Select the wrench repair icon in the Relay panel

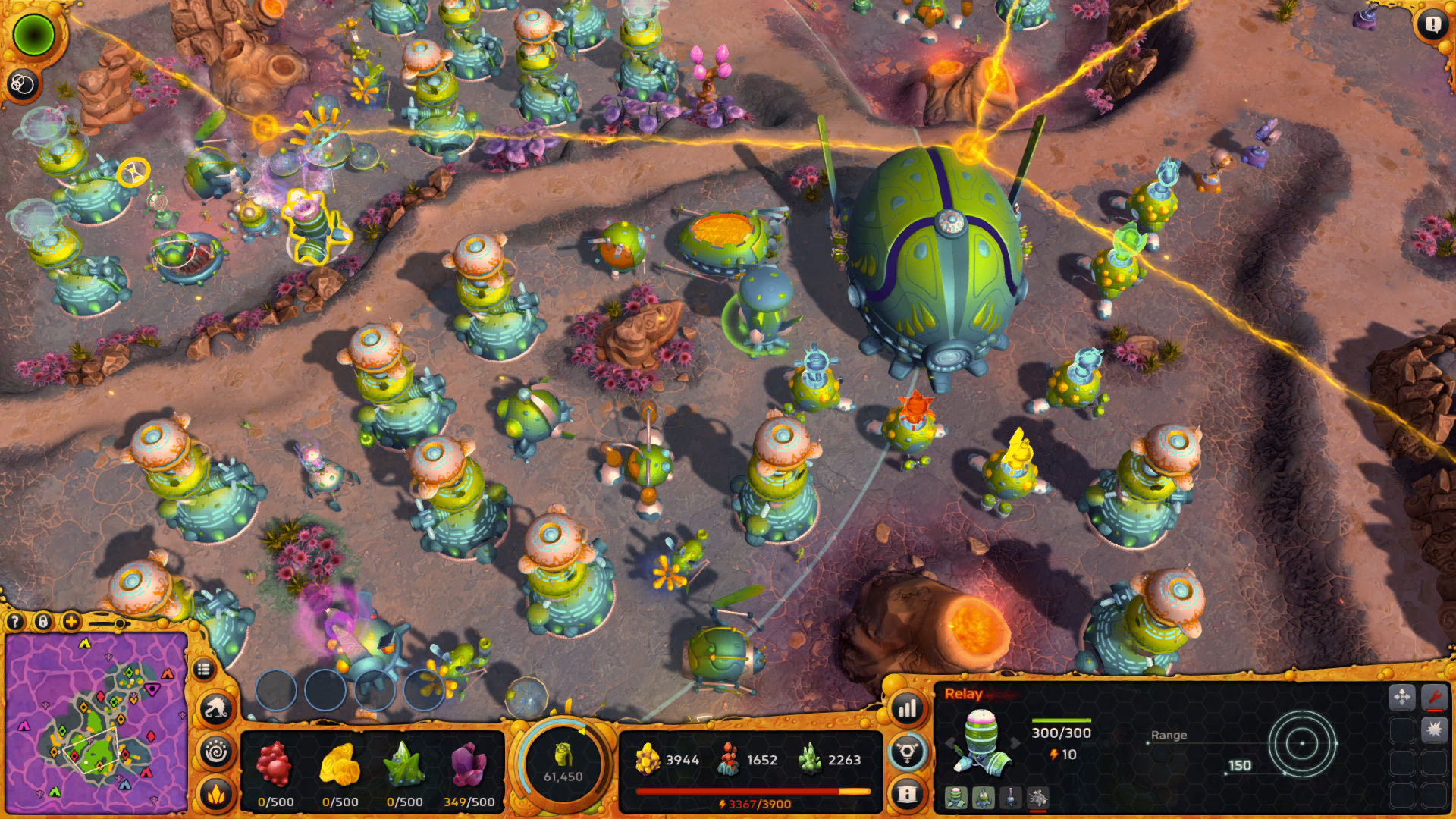(x=1436, y=698)
